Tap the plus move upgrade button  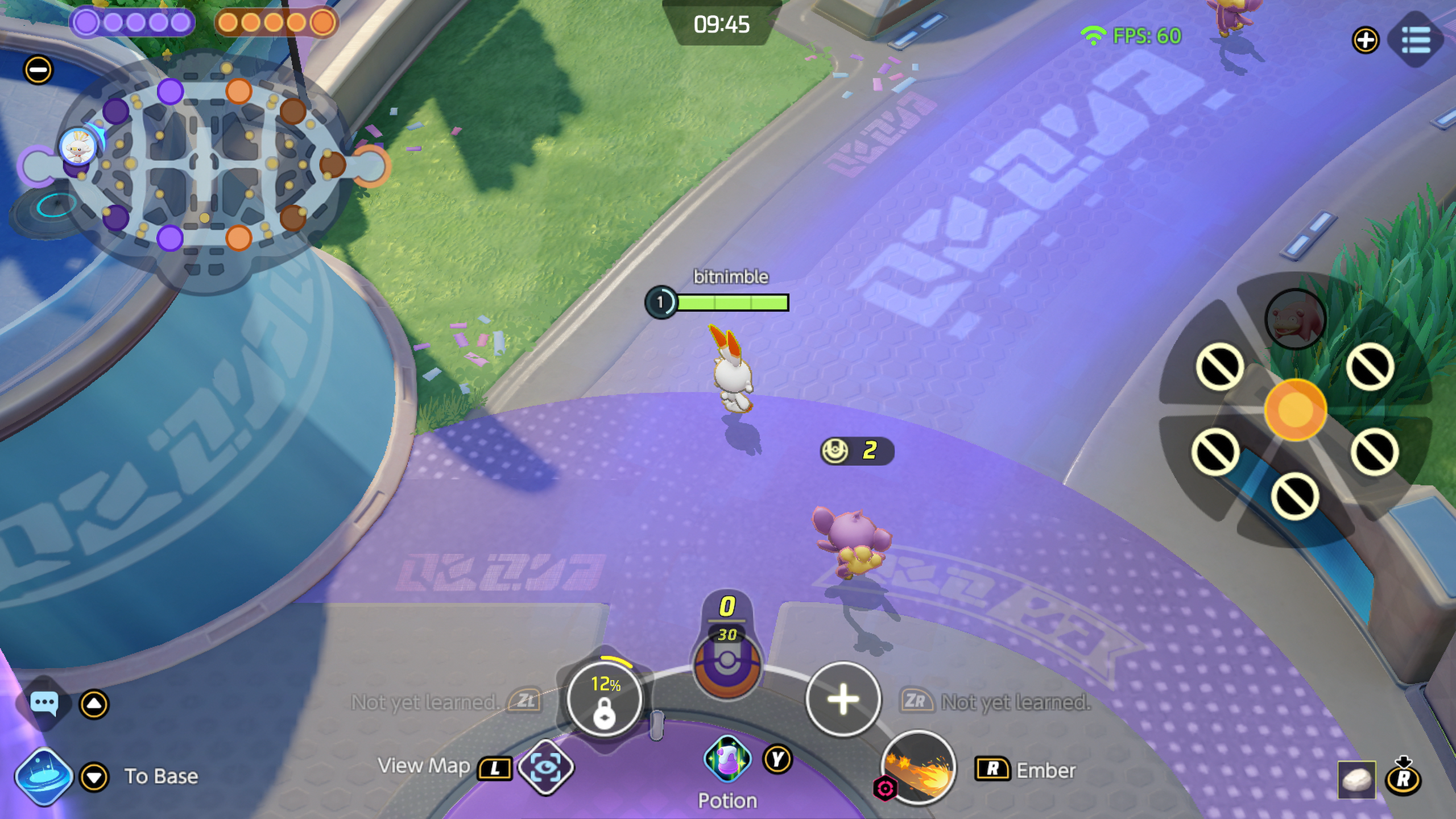[843, 699]
